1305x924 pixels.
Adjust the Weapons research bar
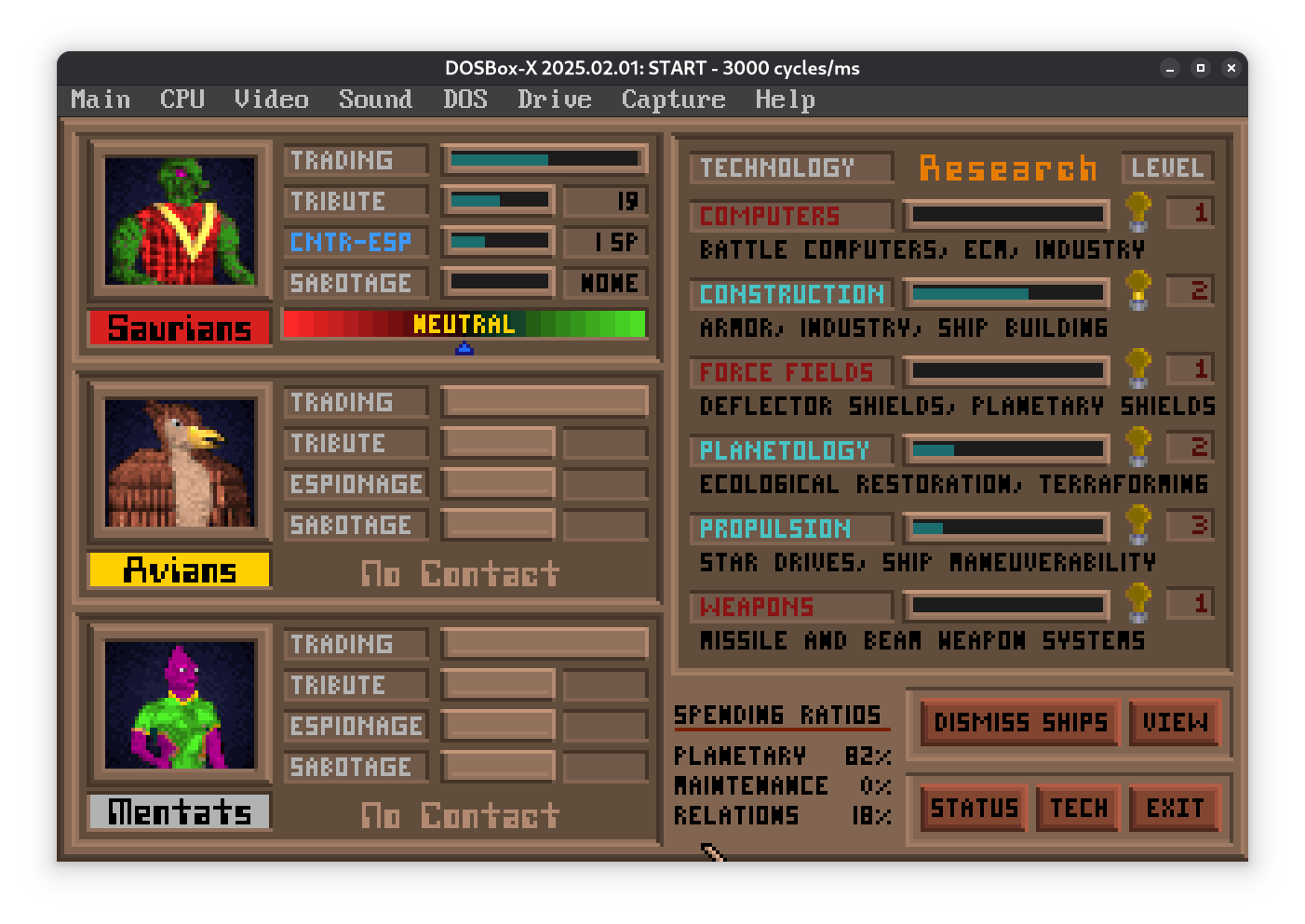[x=1007, y=606]
